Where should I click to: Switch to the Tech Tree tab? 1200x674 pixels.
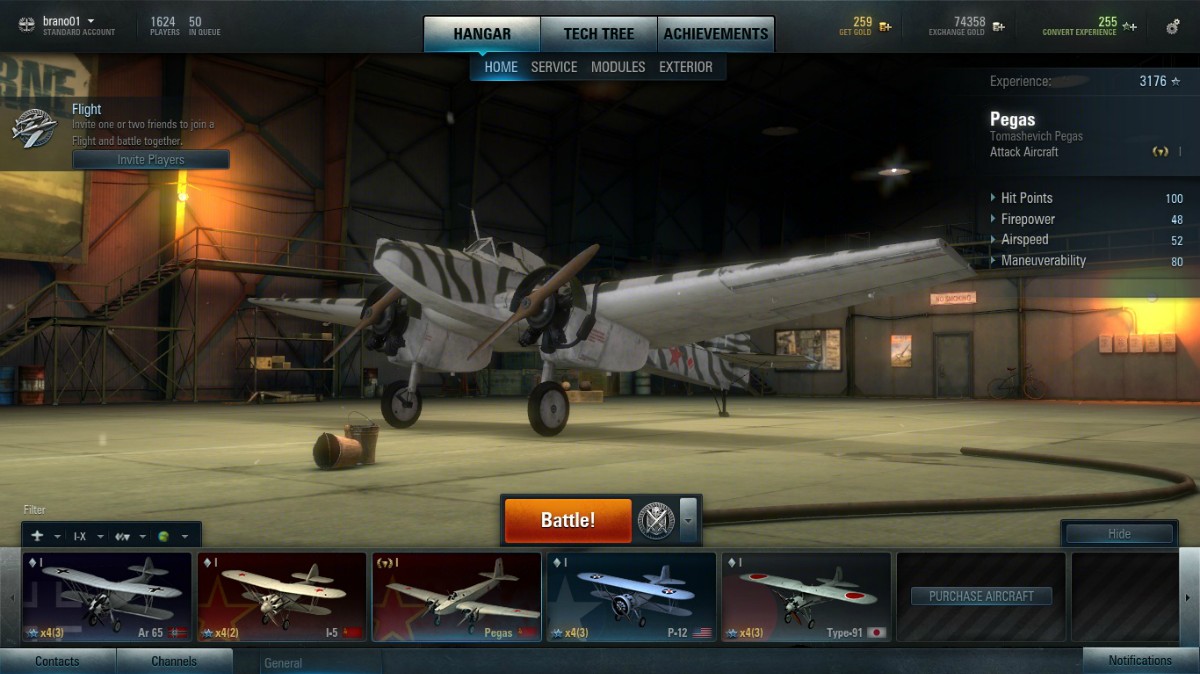click(x=598, y=34)
